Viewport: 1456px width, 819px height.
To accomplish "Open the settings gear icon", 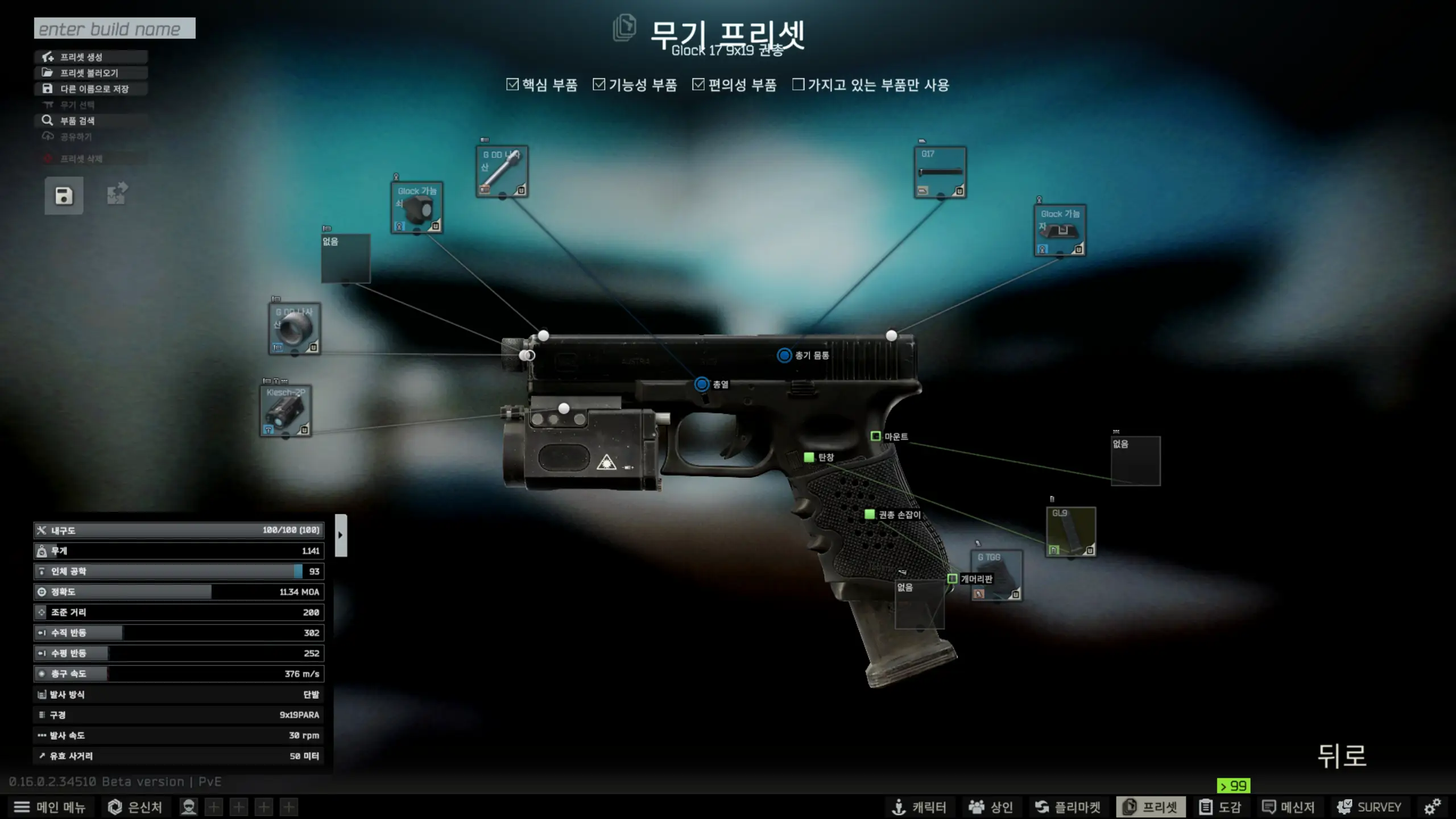I will (x=1432, y=806).
